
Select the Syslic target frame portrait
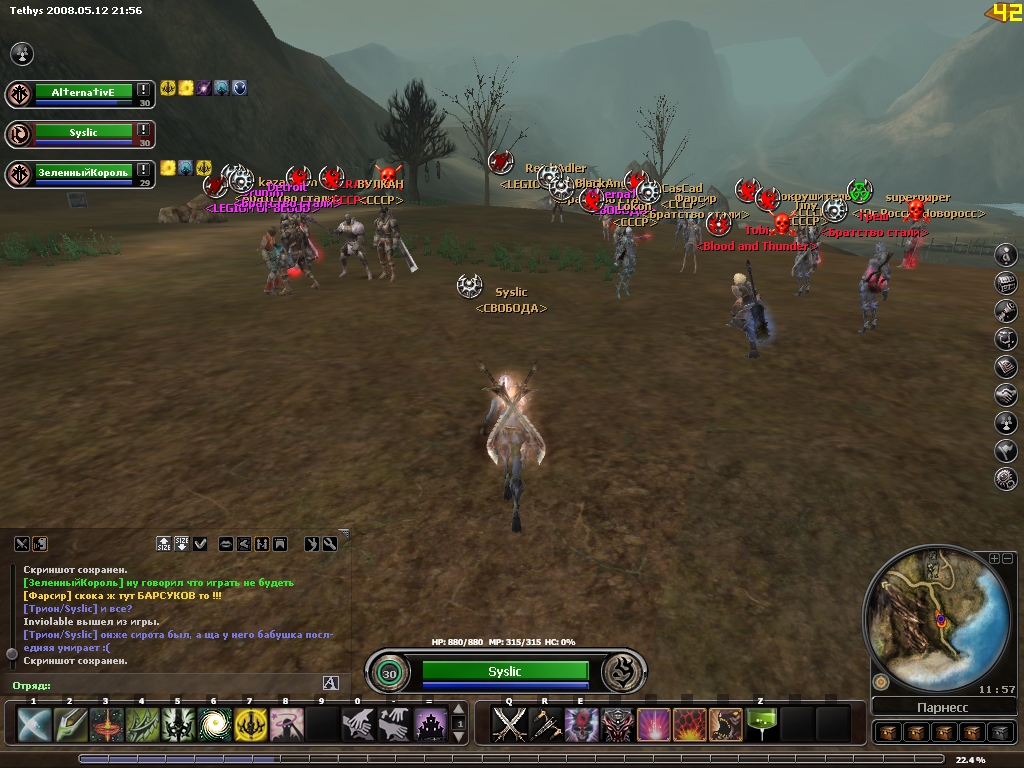coord(387,673)
